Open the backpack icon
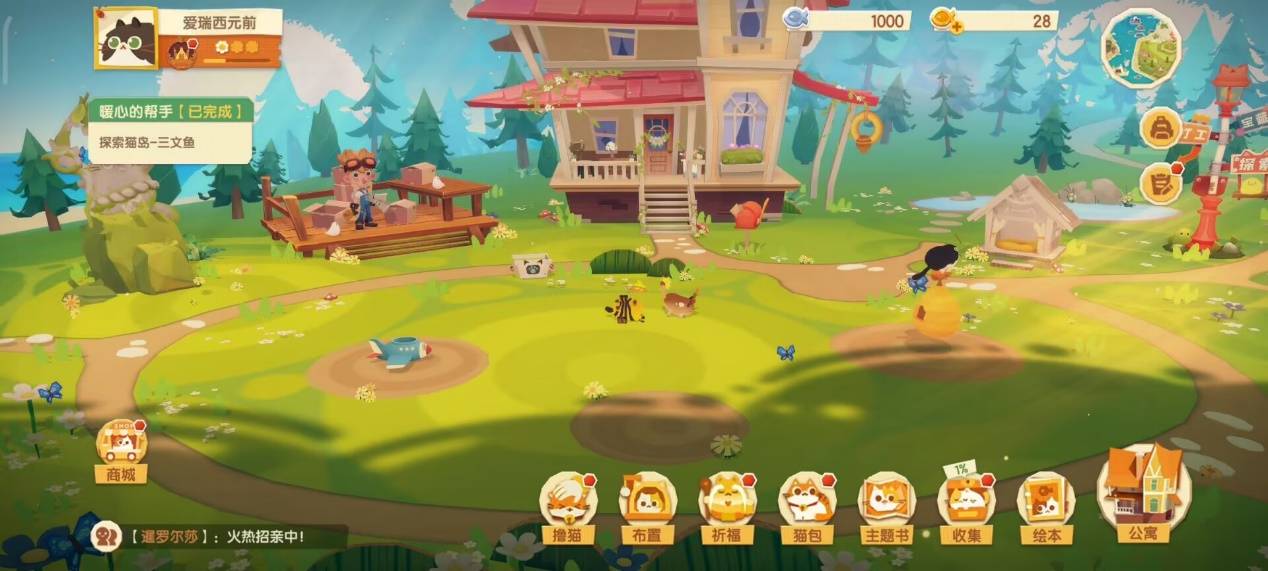Screen dimensions: 1268x571 (x=1161, y=128)
